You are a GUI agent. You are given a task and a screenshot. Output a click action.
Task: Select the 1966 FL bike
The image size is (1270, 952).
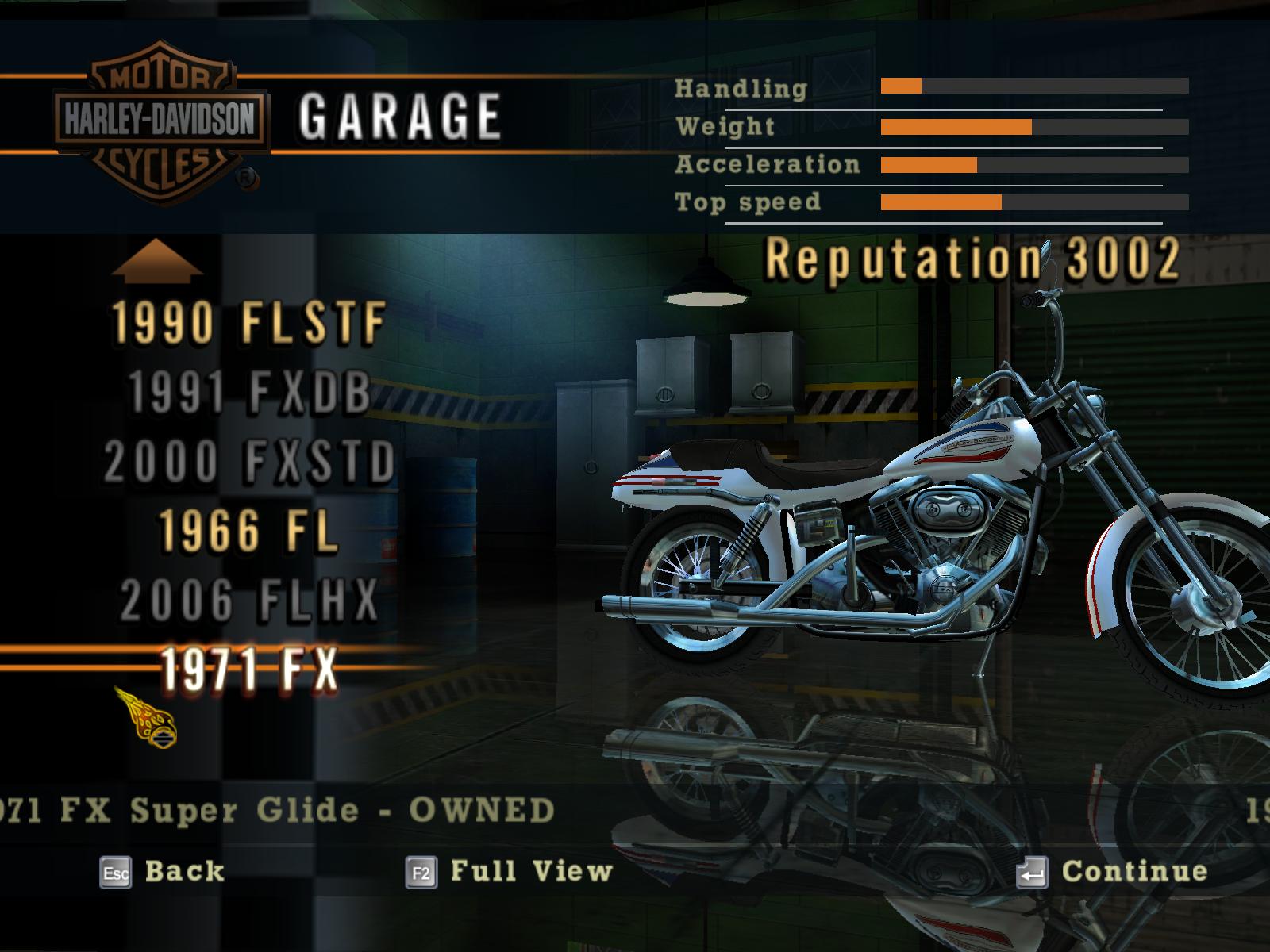click(x=248, y=530)
